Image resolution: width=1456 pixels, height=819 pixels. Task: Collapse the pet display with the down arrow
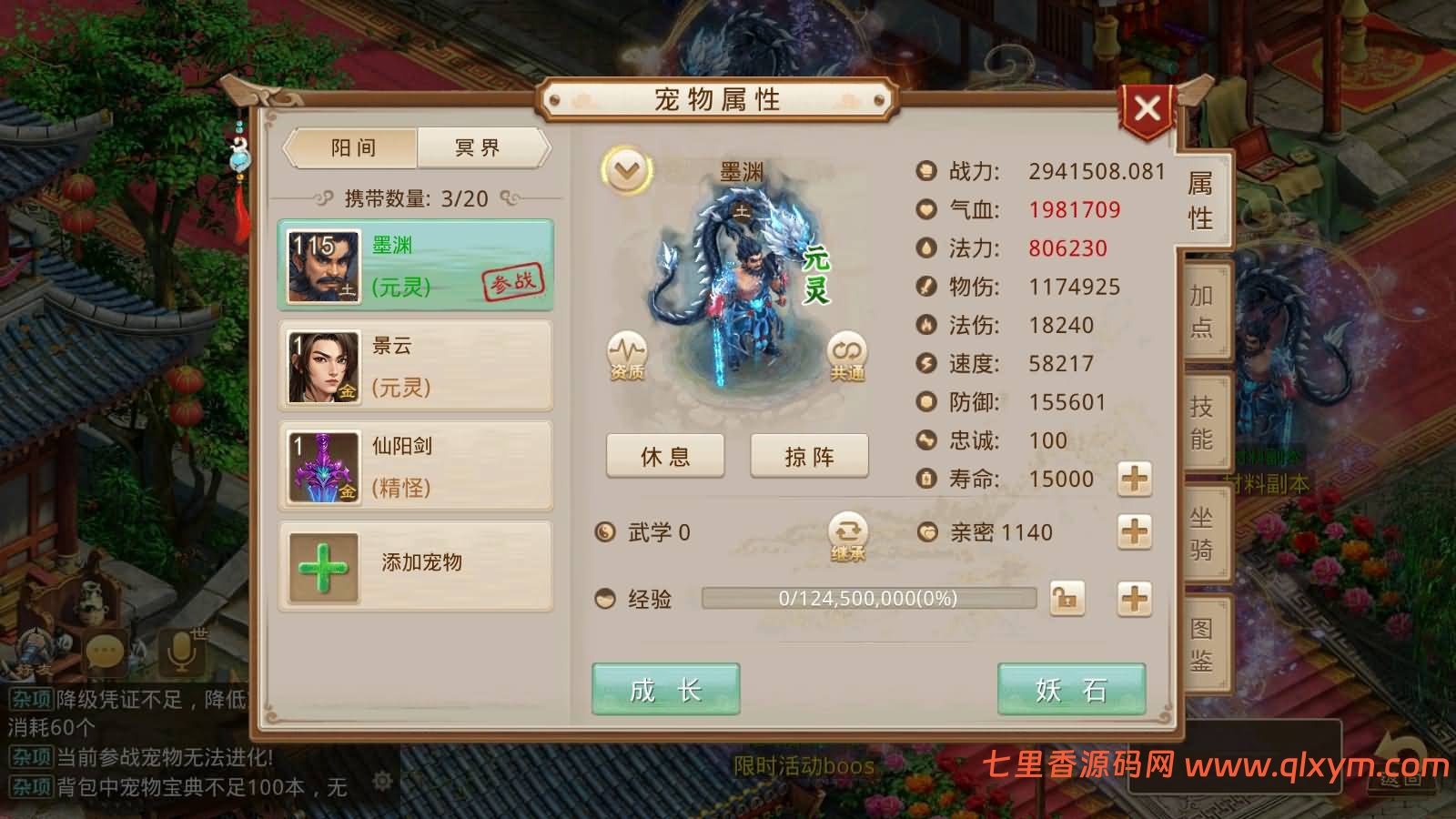point(624,167)
